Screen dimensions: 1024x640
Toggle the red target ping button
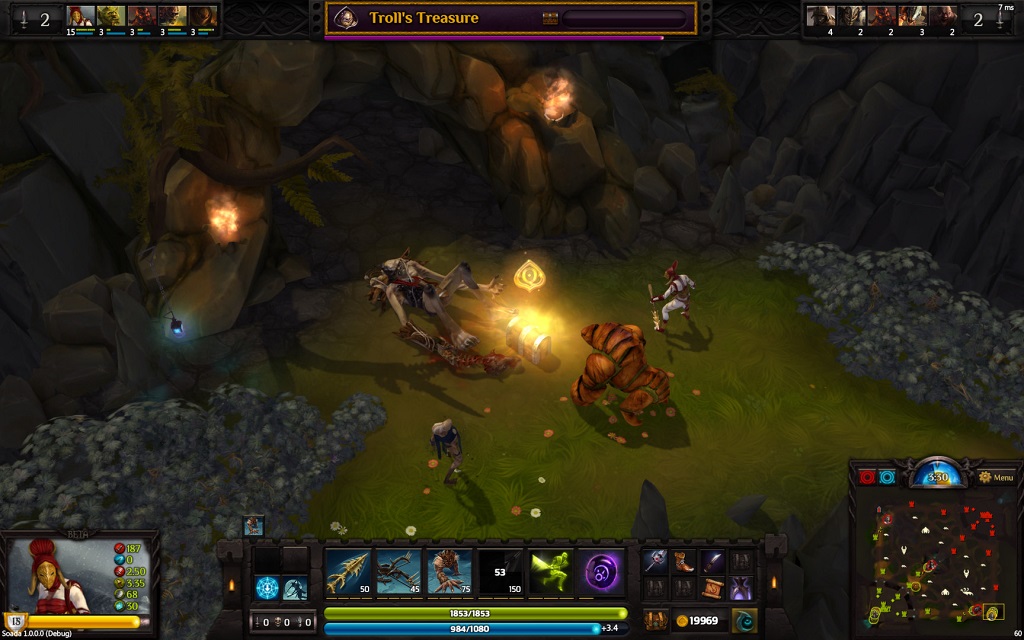867,478
